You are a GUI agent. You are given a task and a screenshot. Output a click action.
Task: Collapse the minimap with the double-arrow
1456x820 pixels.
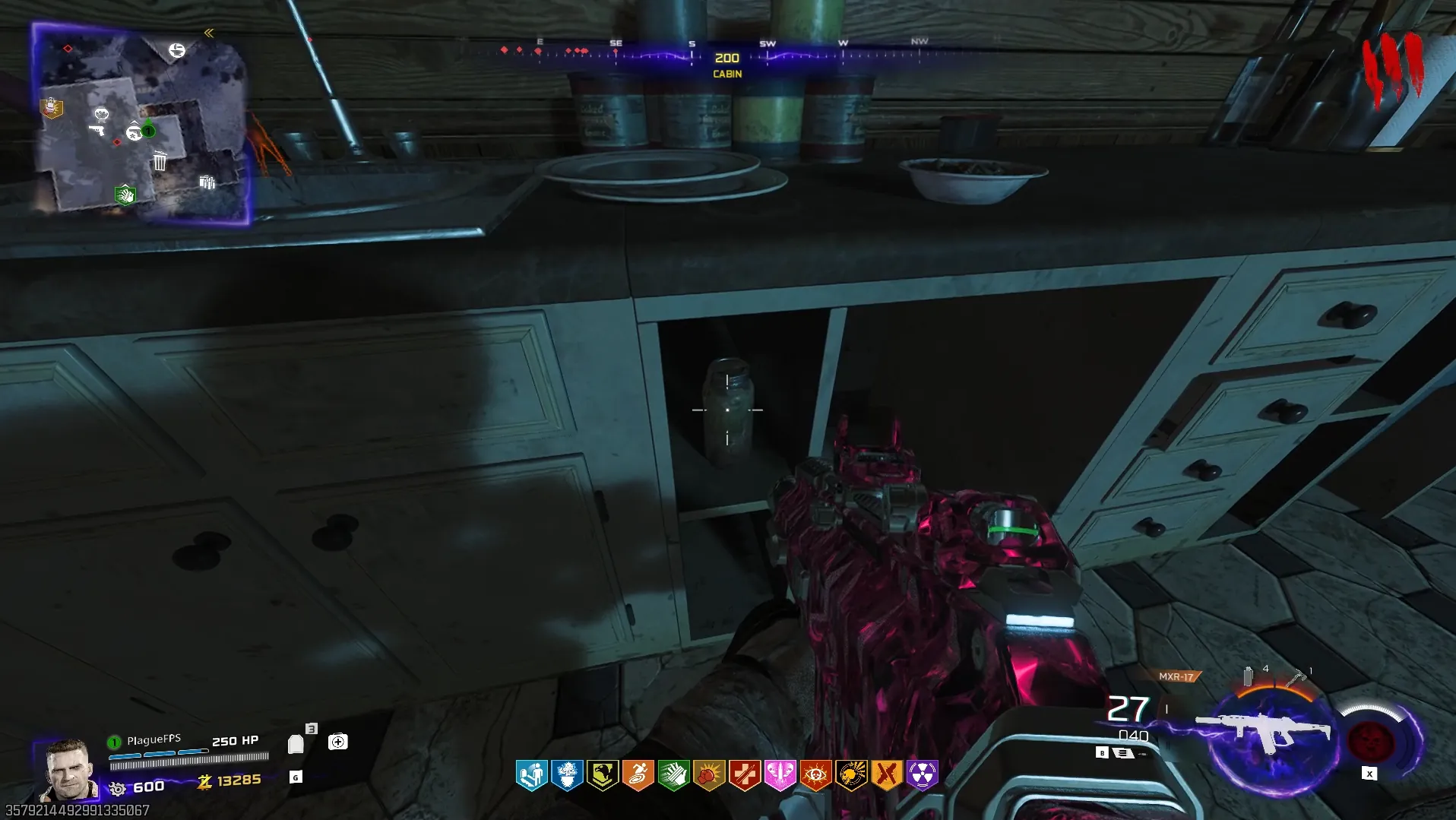[x=209, y=33]
